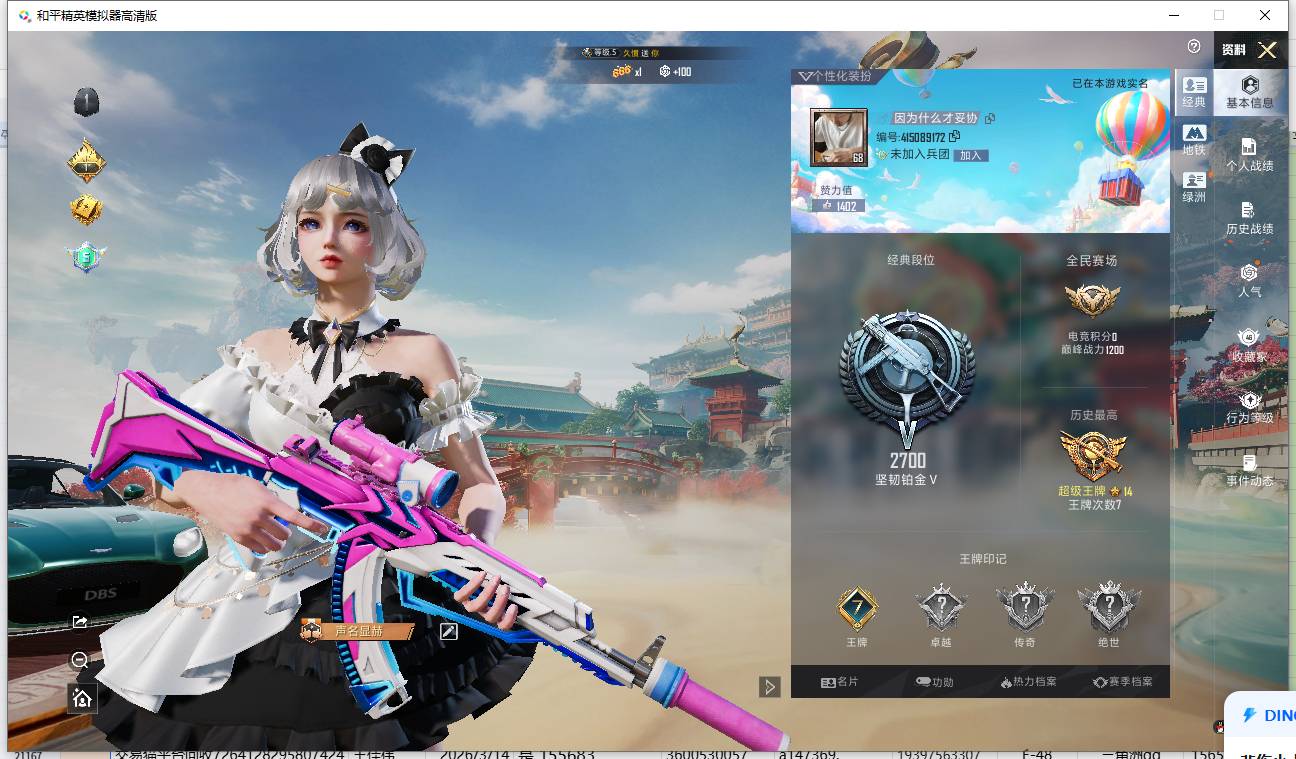
Task: Close the profile panel with the X
Action: [1267, 50]
